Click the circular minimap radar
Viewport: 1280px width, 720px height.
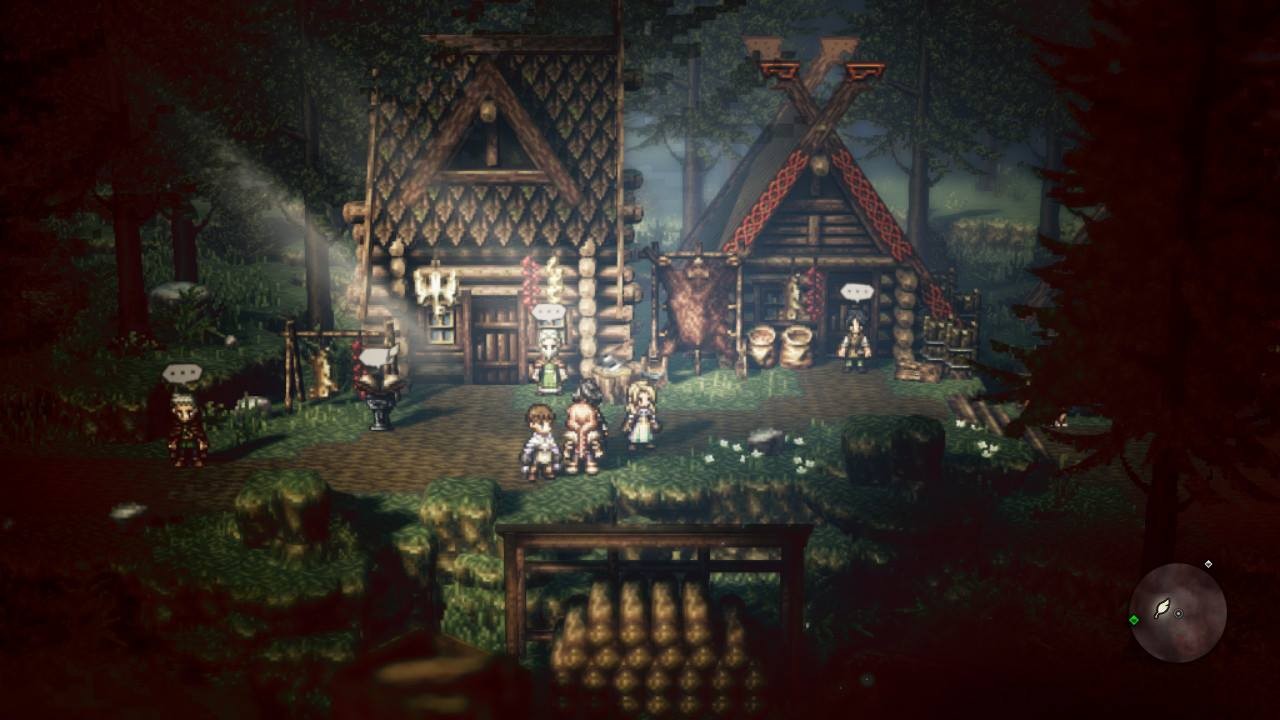coord(1177,612)
